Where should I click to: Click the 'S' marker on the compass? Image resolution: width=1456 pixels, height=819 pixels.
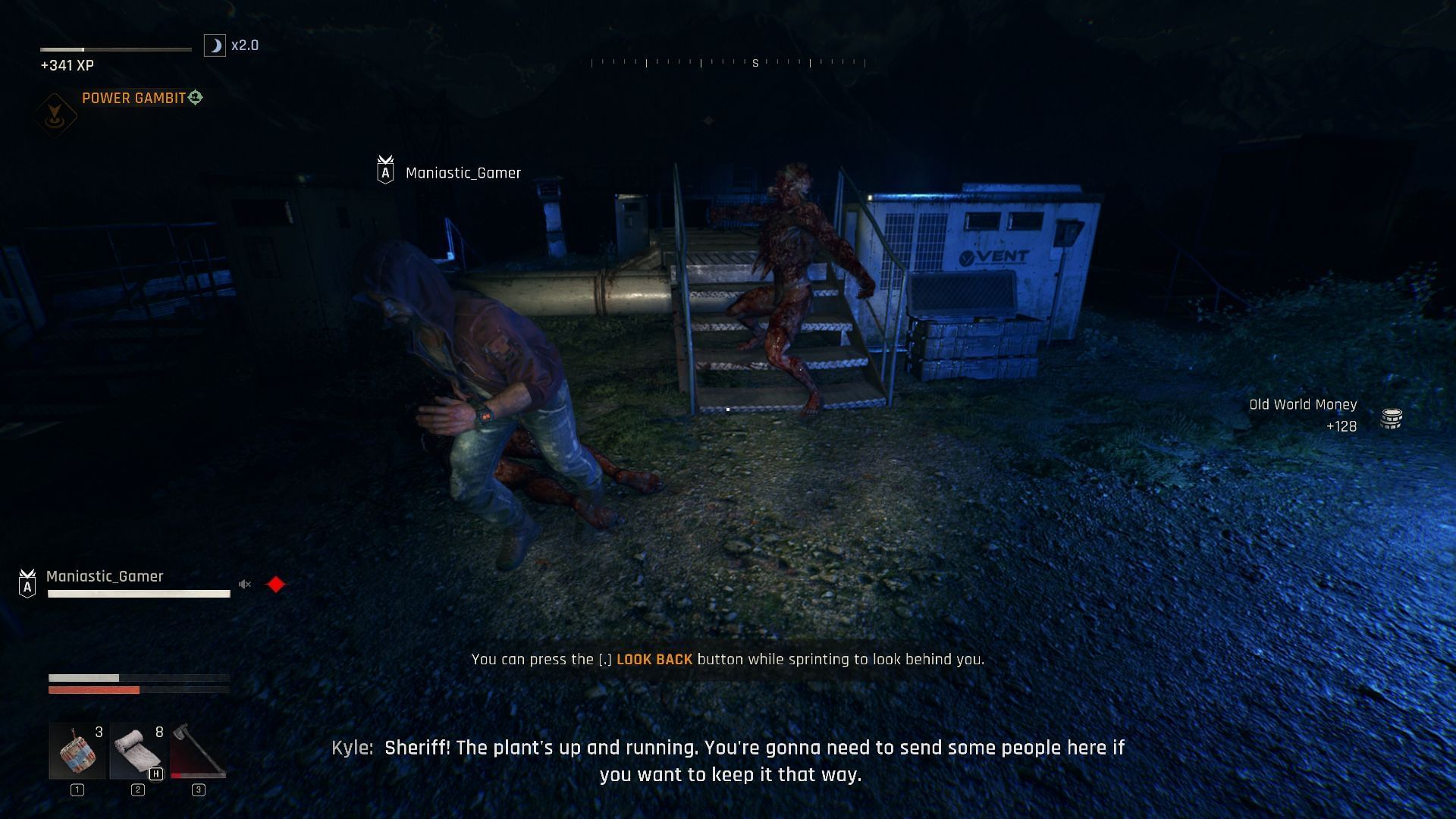(754, 64)
